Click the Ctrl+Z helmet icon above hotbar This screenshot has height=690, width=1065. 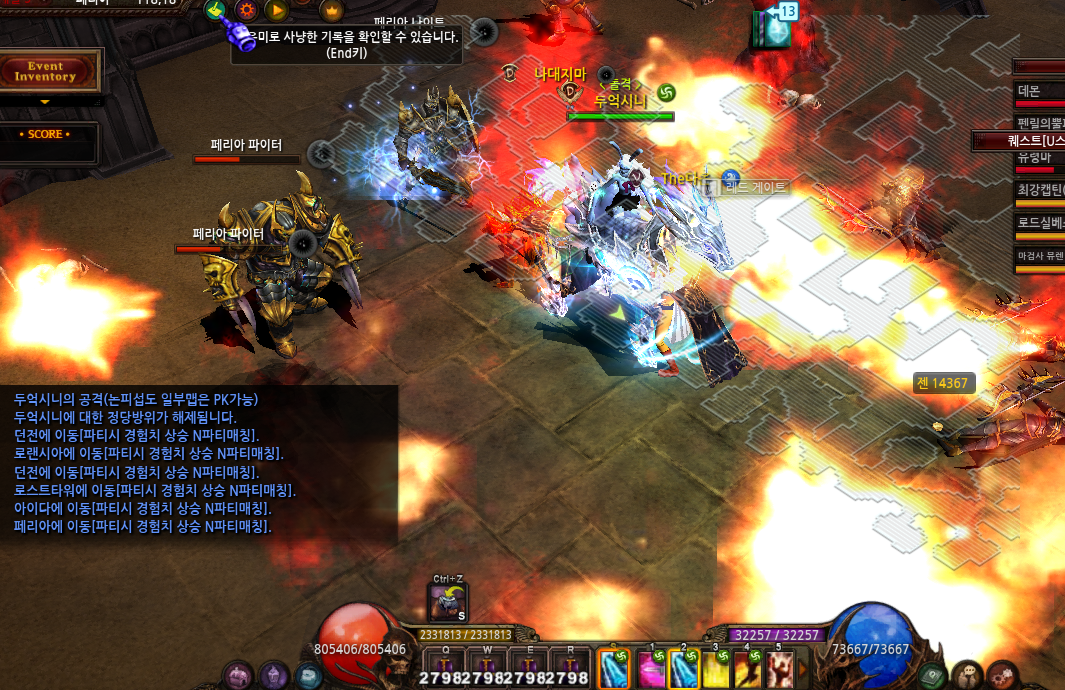coord(447,602)
